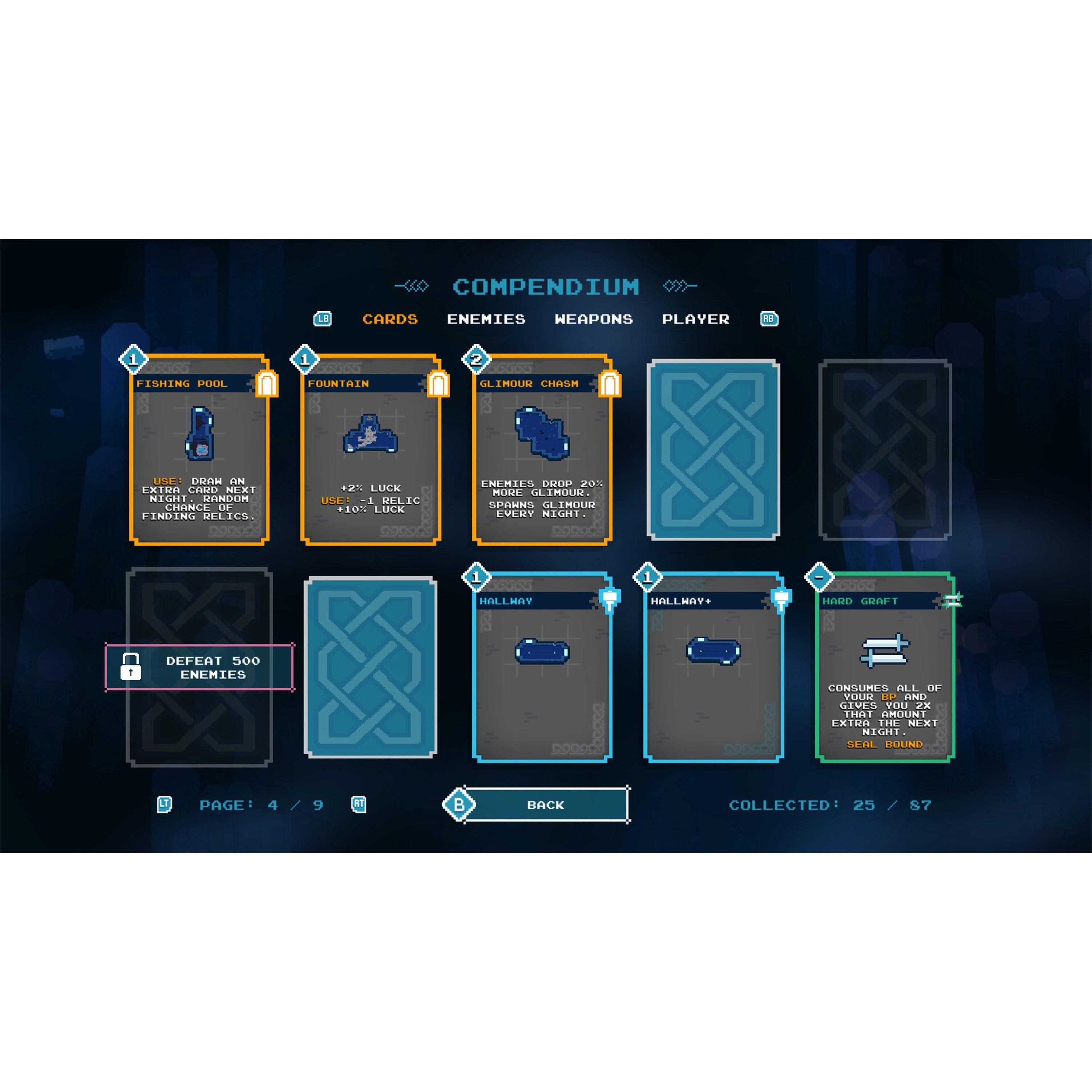Viewport: 1092px width, 1092px height.
Task: Select the locked Defeat 500 Enemies card
Action: (199, 667)
